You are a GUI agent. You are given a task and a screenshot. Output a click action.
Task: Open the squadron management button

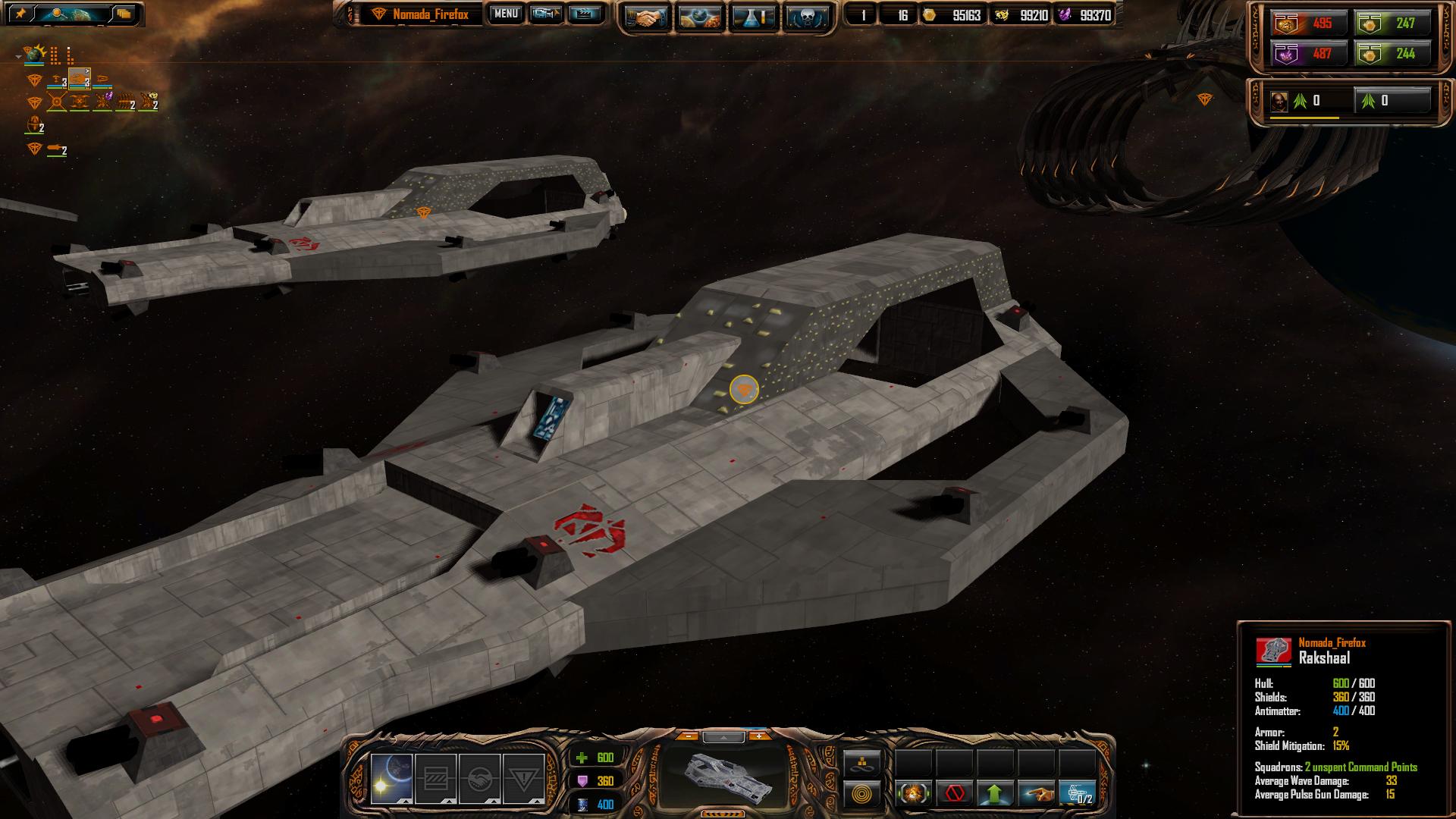[x=1077, y=793]
